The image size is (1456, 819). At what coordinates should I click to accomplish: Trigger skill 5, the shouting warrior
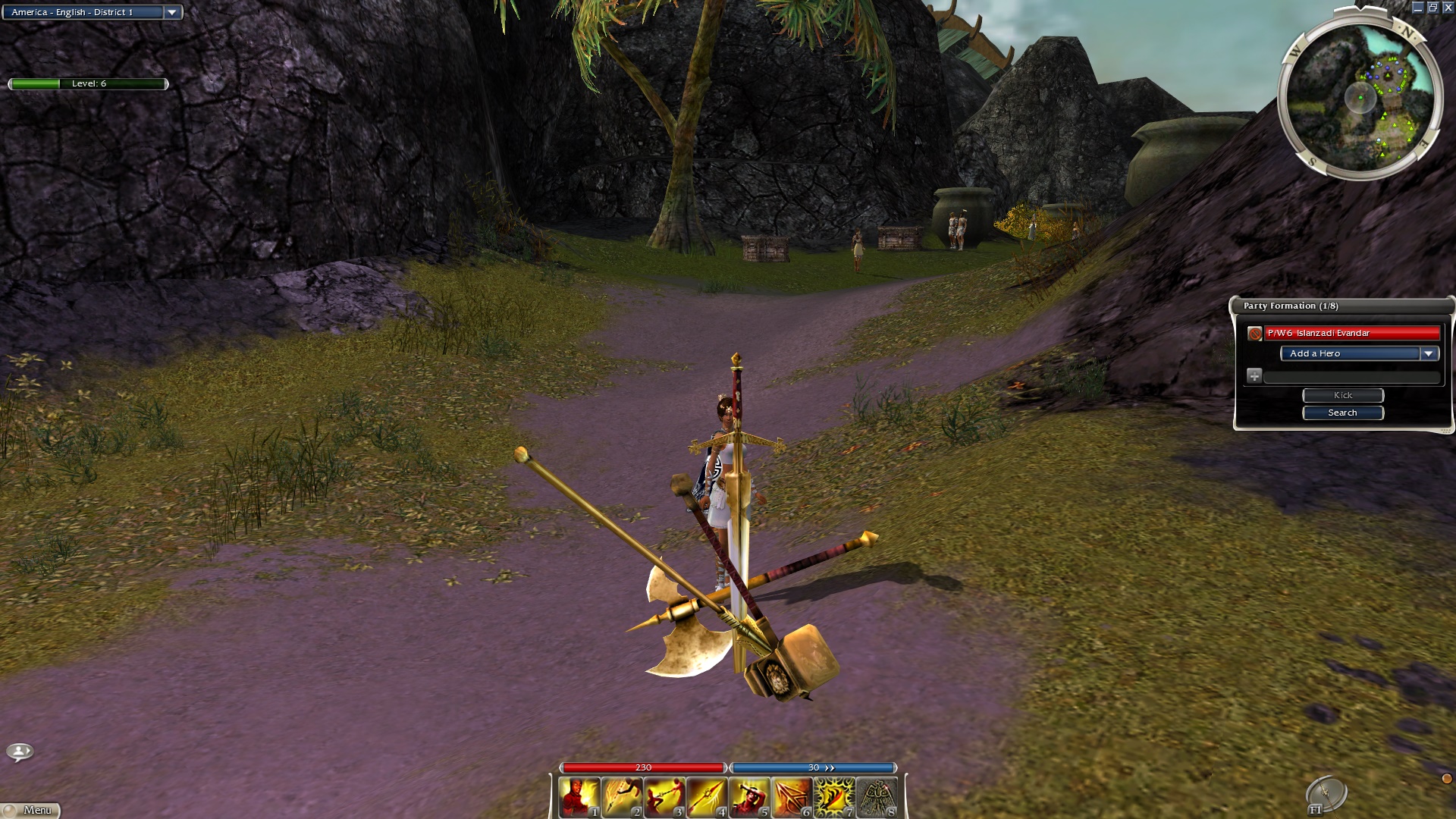[749, 798]
